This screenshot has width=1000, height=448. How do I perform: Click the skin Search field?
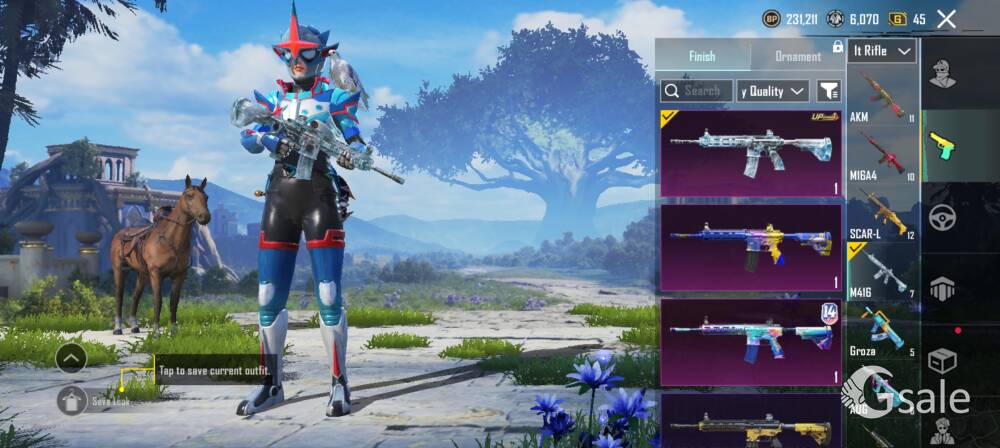pos(697,91)
